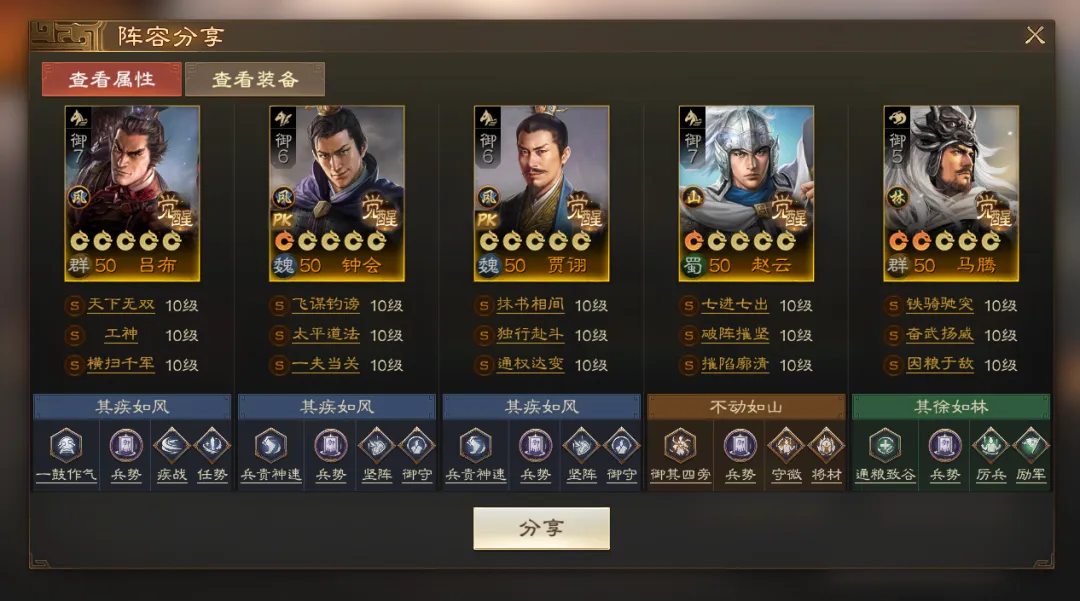Screen dimensions: 1080x601
Task: Inspect the 七进七出 skill
Action: 734,305
